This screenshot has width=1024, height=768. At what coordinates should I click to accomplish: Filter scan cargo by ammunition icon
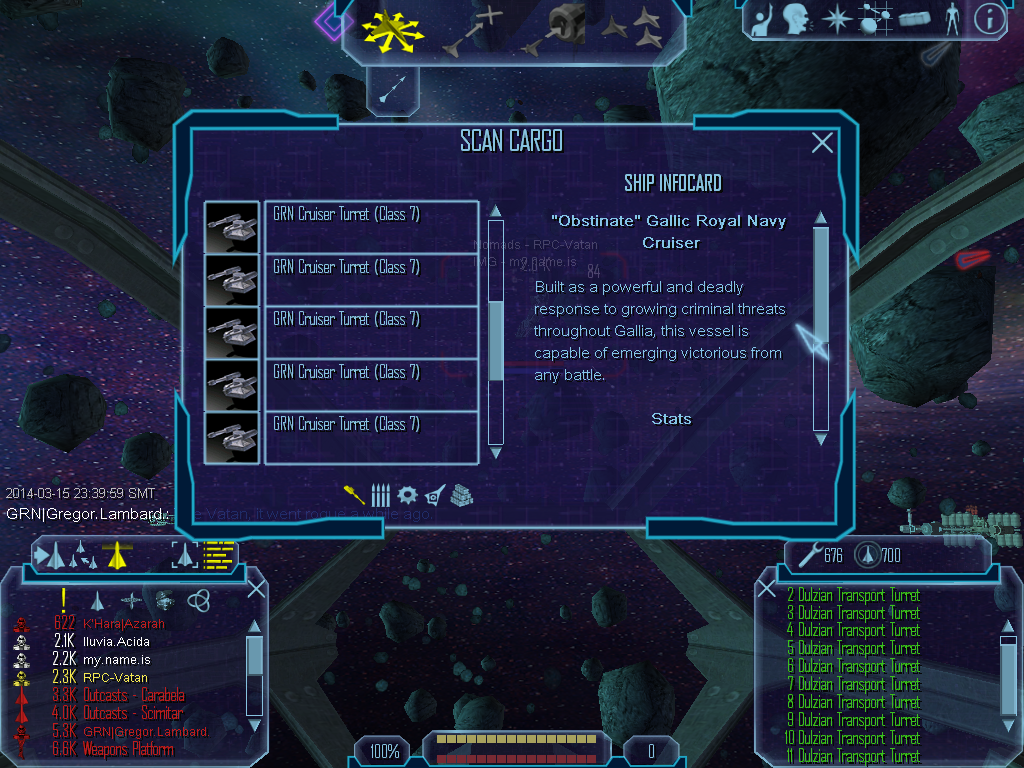380,494
